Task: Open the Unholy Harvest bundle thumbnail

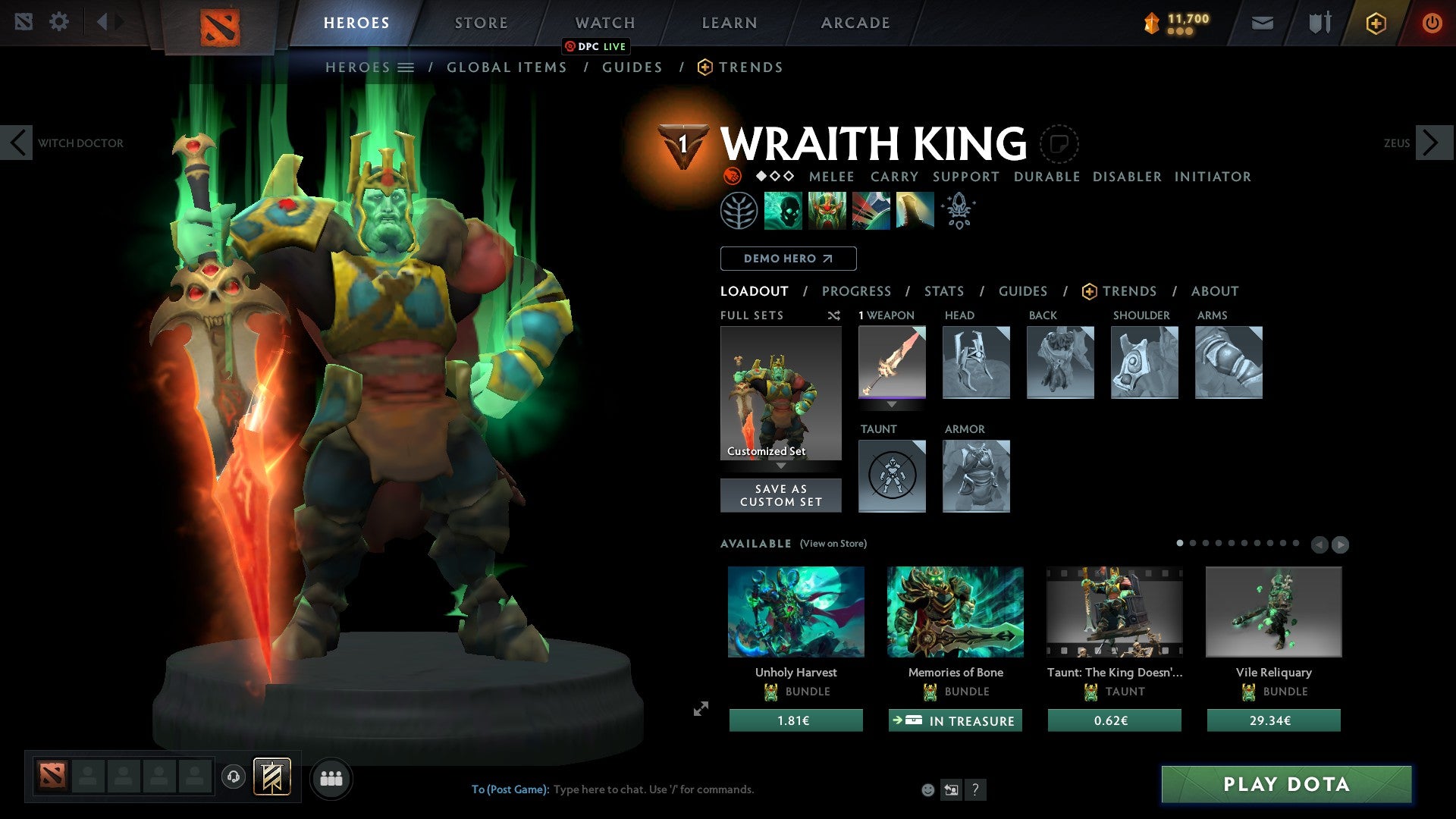Action: [x=795, y=612]
